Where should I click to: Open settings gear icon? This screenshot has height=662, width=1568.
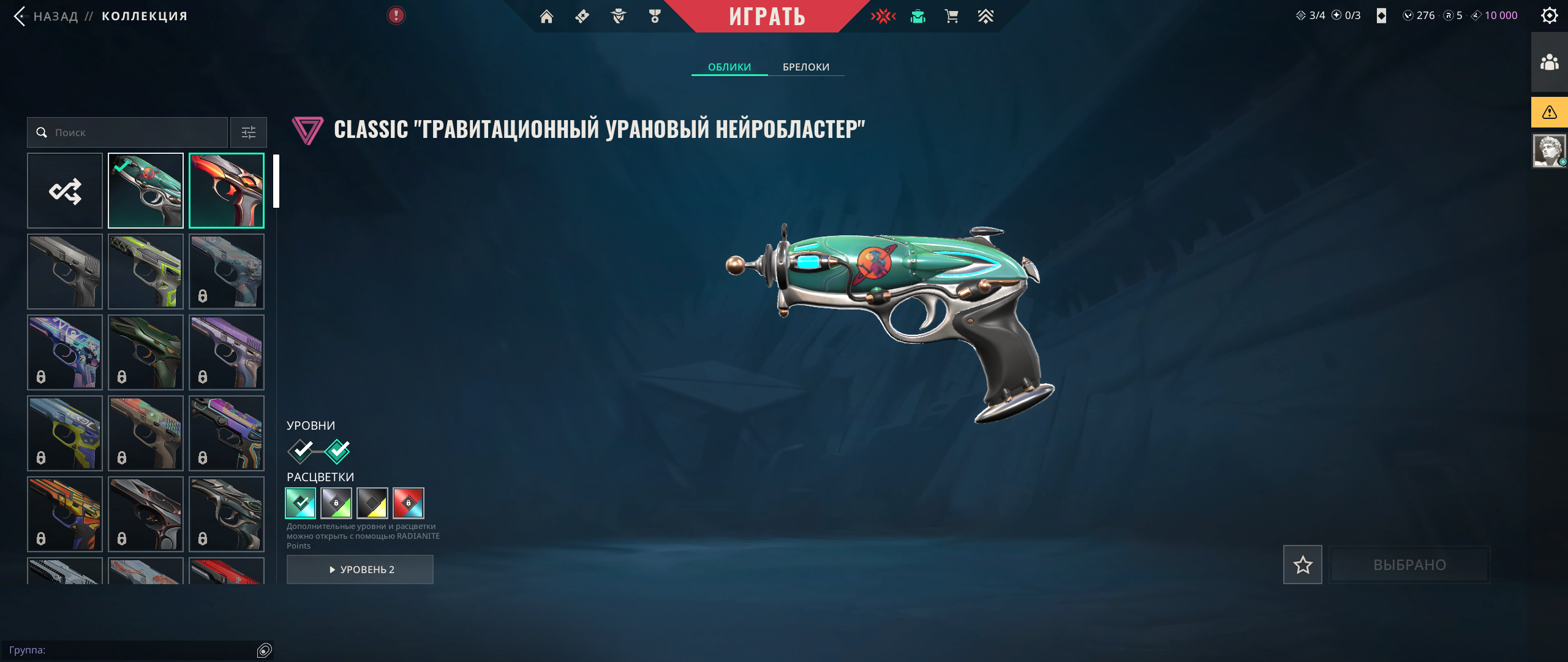[x=1549, y=15]
